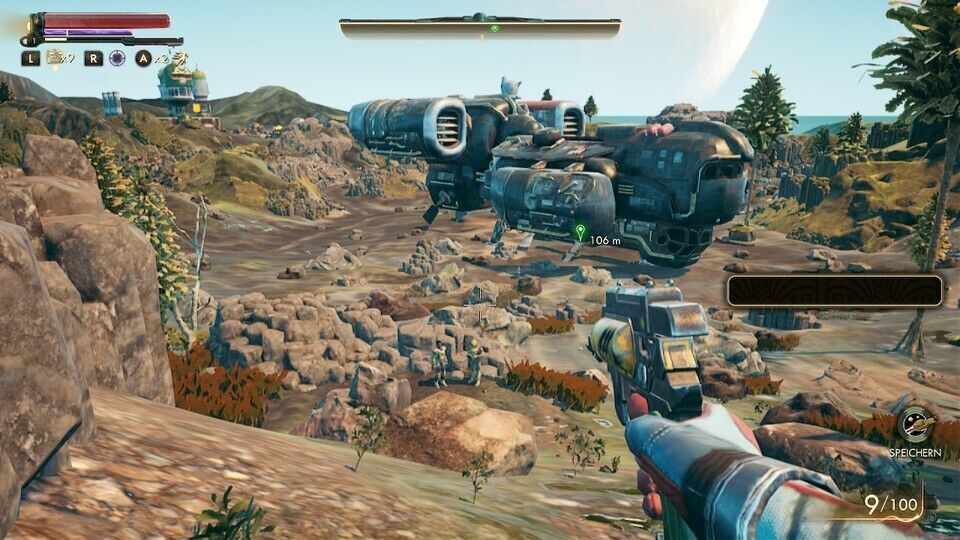Activate the purple crosshair ability icon
Image resolution: width=960 pixels, height=540 pixels.
(x=117, y=58)
